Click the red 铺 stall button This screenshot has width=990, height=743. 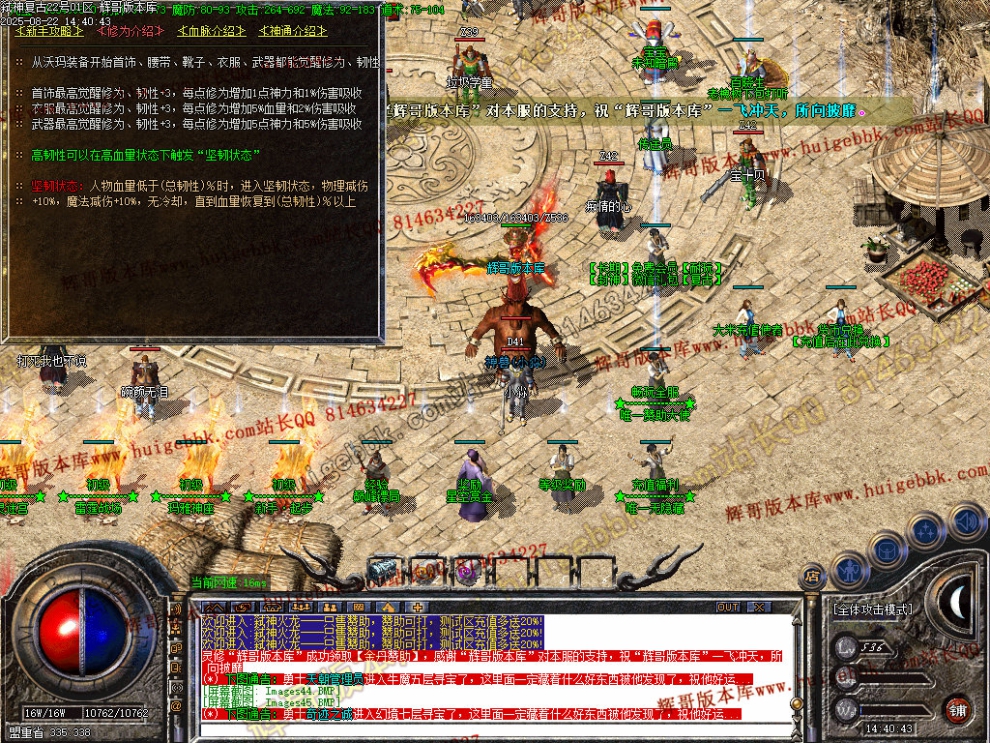pos(957,711)
